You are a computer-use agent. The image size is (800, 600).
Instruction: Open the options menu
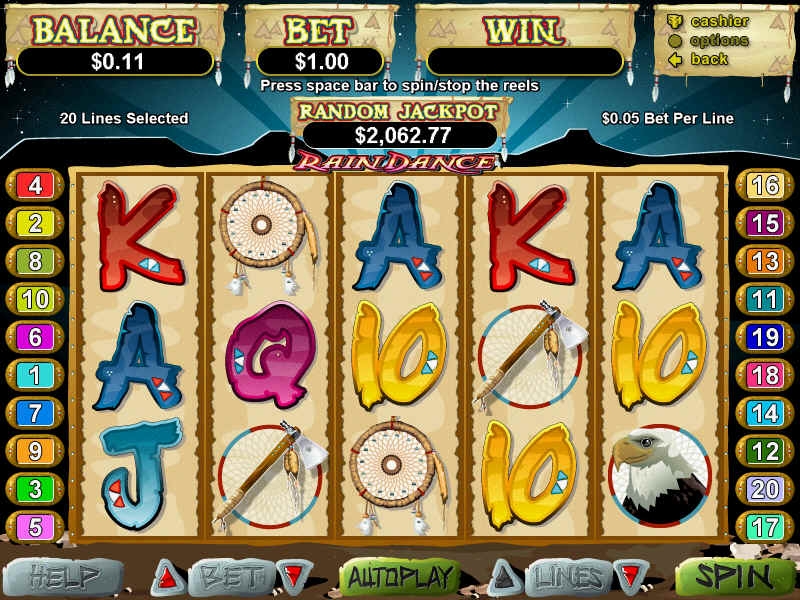click(719, 40)
